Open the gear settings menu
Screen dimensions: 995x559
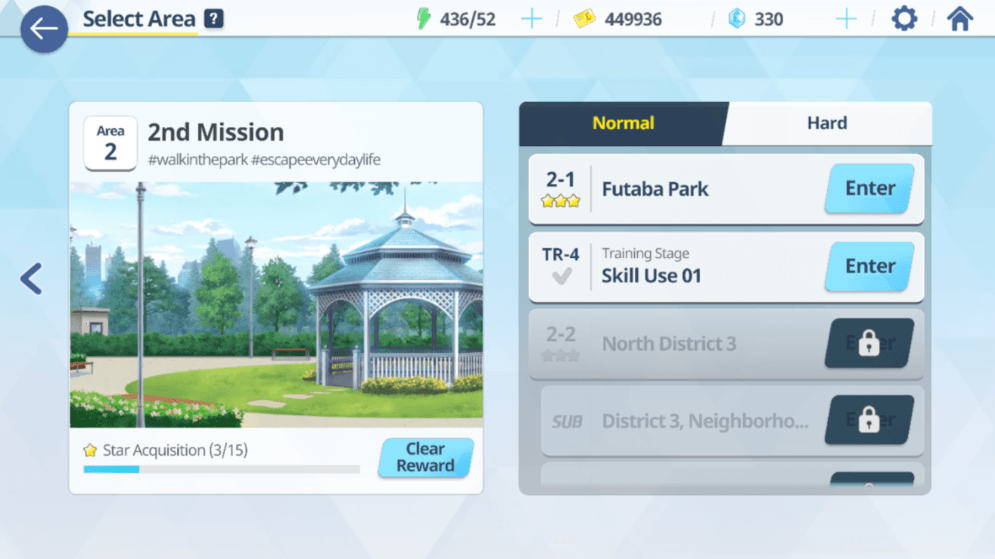coord(904,19)
